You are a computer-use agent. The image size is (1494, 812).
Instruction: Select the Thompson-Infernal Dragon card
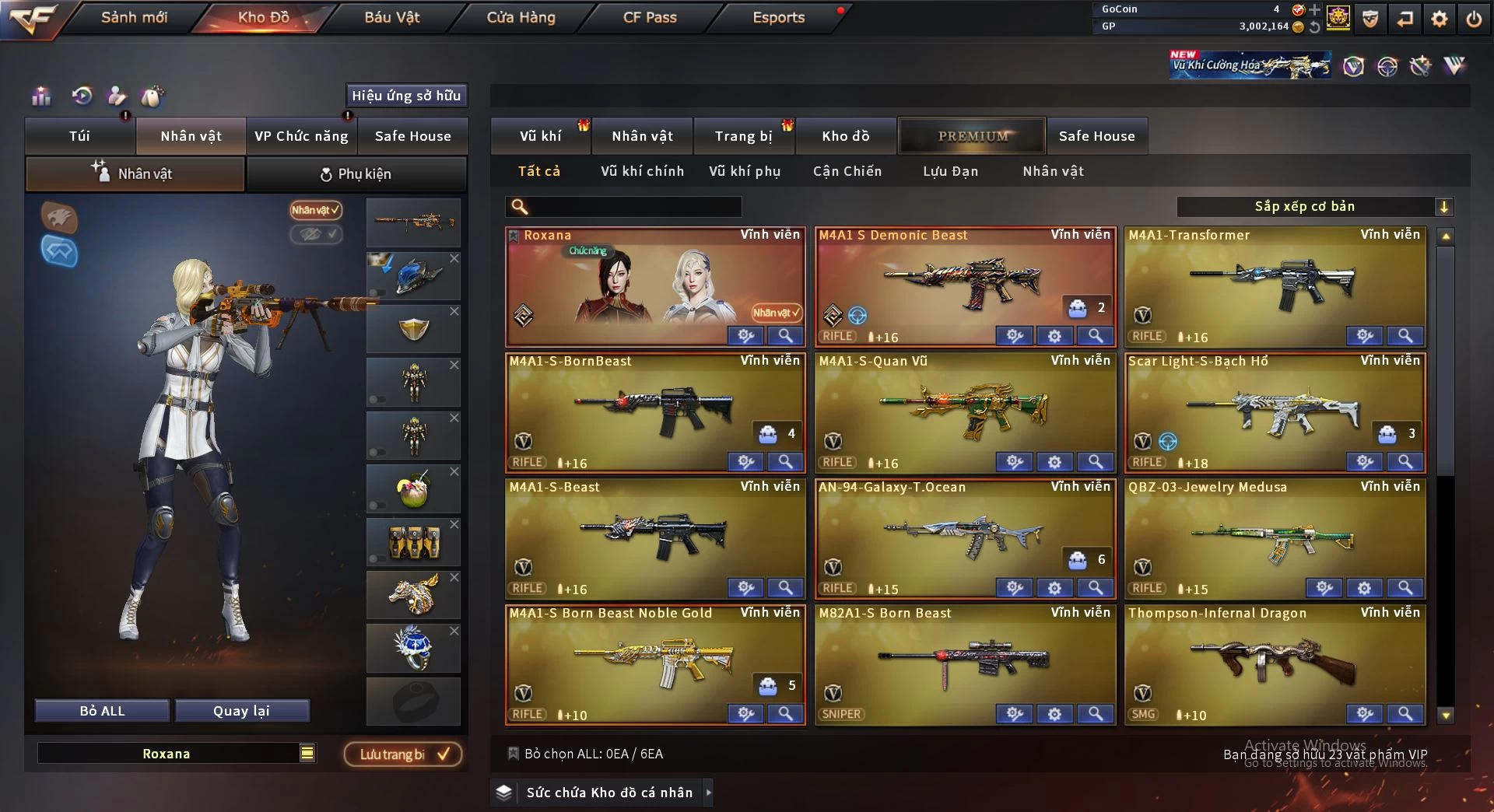pos(1275,661)
